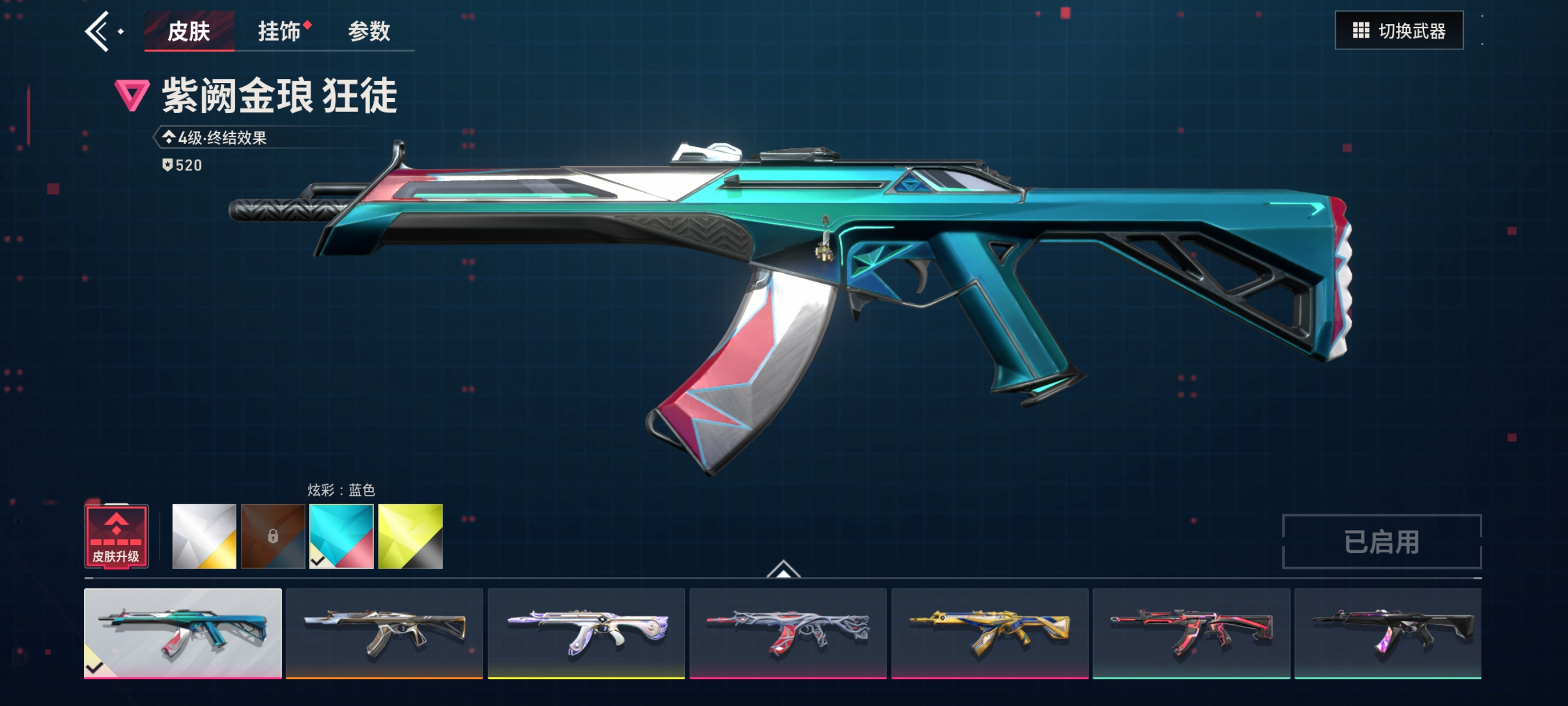Screen dimensions: 1568x706
Task: Select the gold and blue Vandal skin
Action: [990, 633]
